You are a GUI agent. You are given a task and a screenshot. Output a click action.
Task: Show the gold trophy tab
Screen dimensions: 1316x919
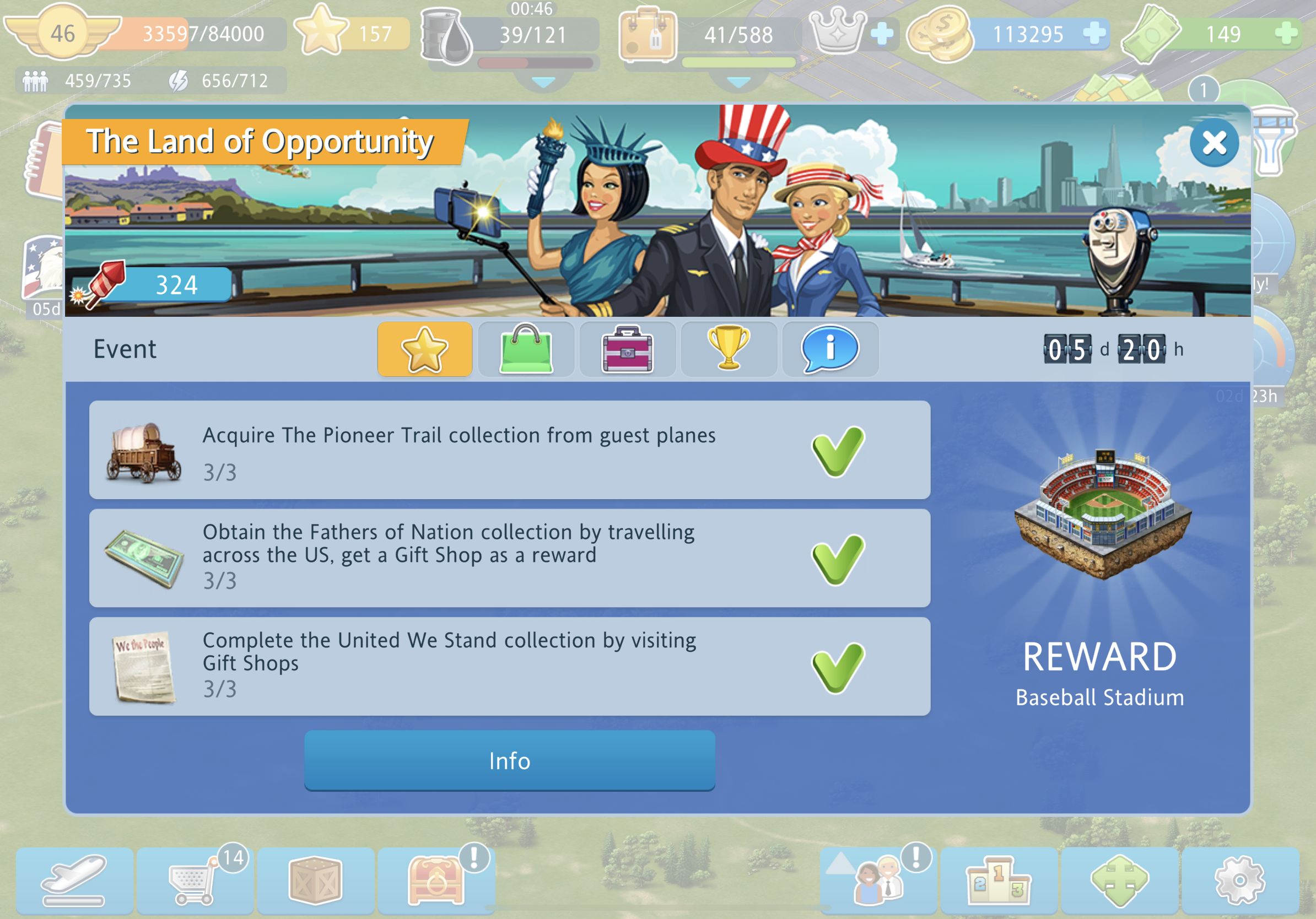point(729,349)
